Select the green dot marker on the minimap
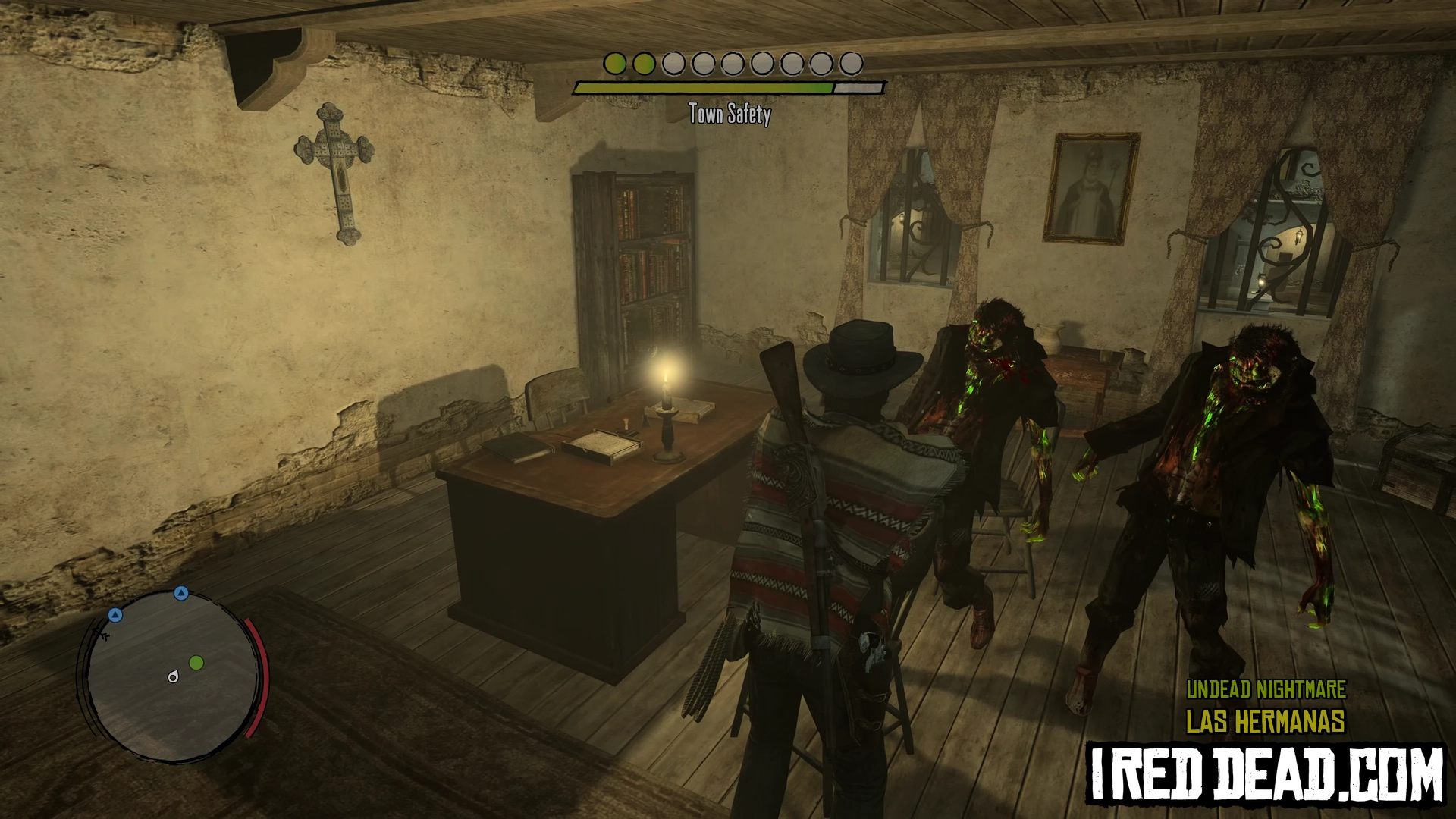Image resolution: width=1456 pixels, height=819 pixels. 196,664
